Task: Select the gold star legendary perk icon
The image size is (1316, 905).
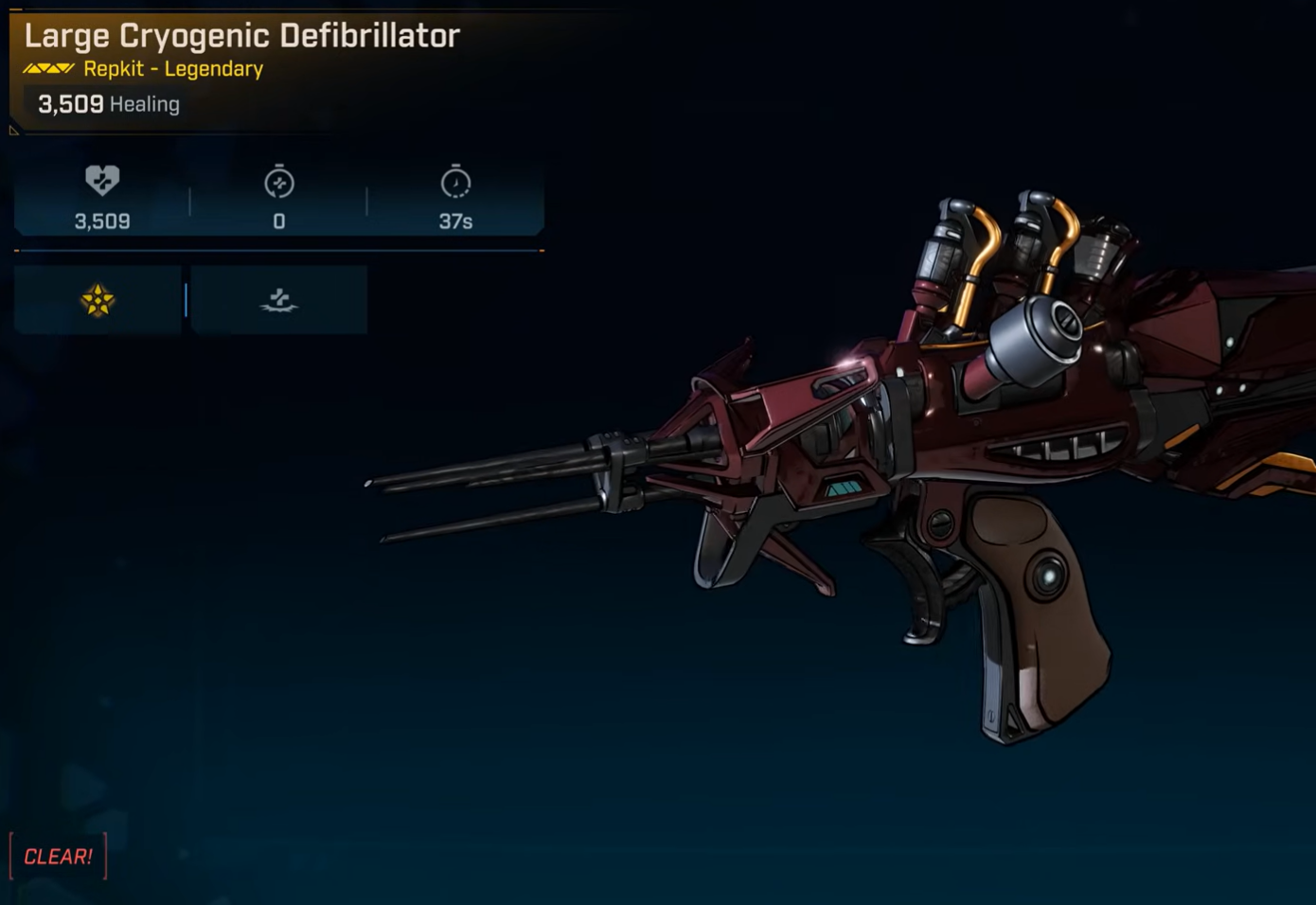Action: click(x=98, y=301)
